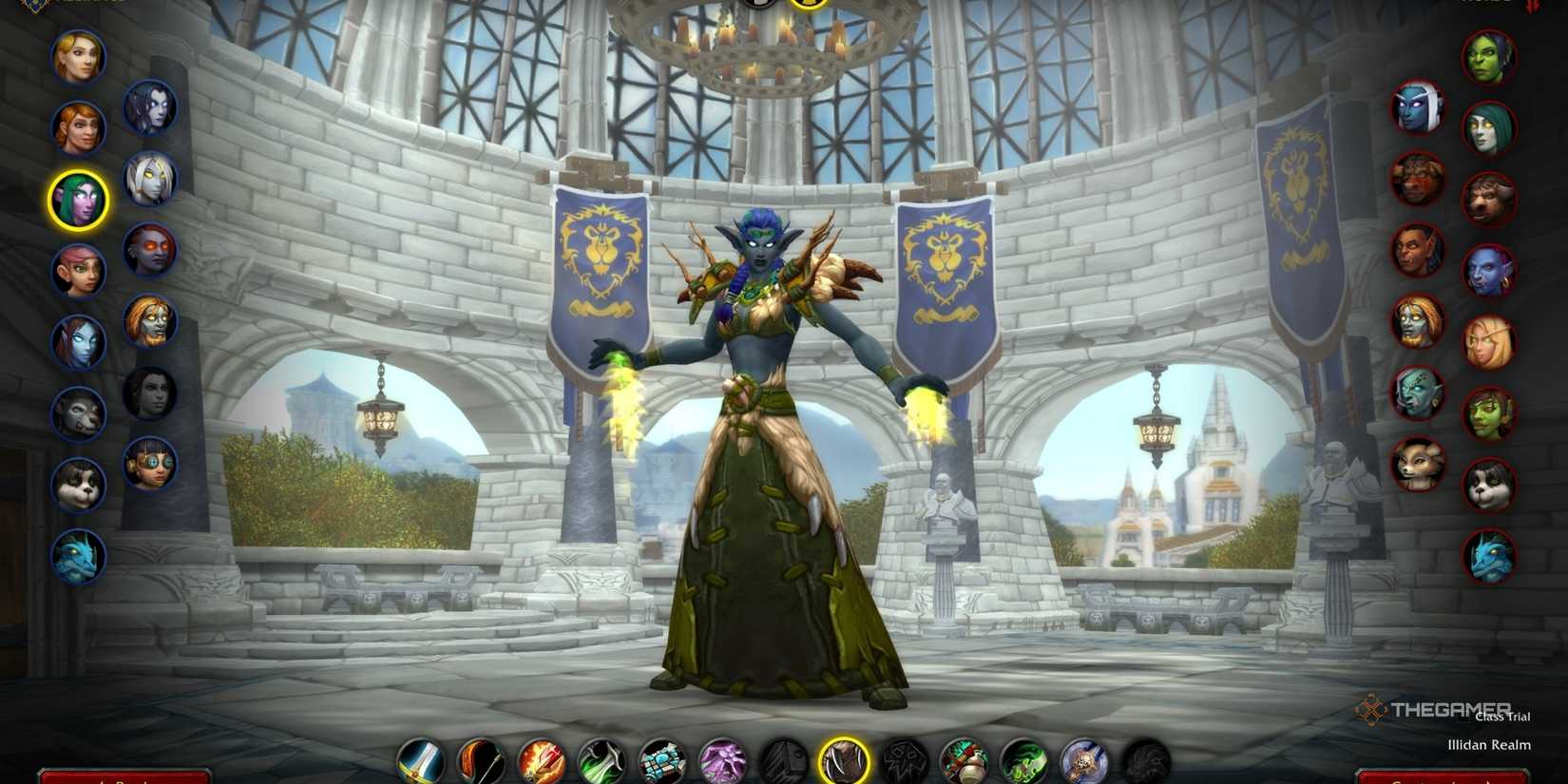Select the Hunter class bow icon

click(483, 760)
